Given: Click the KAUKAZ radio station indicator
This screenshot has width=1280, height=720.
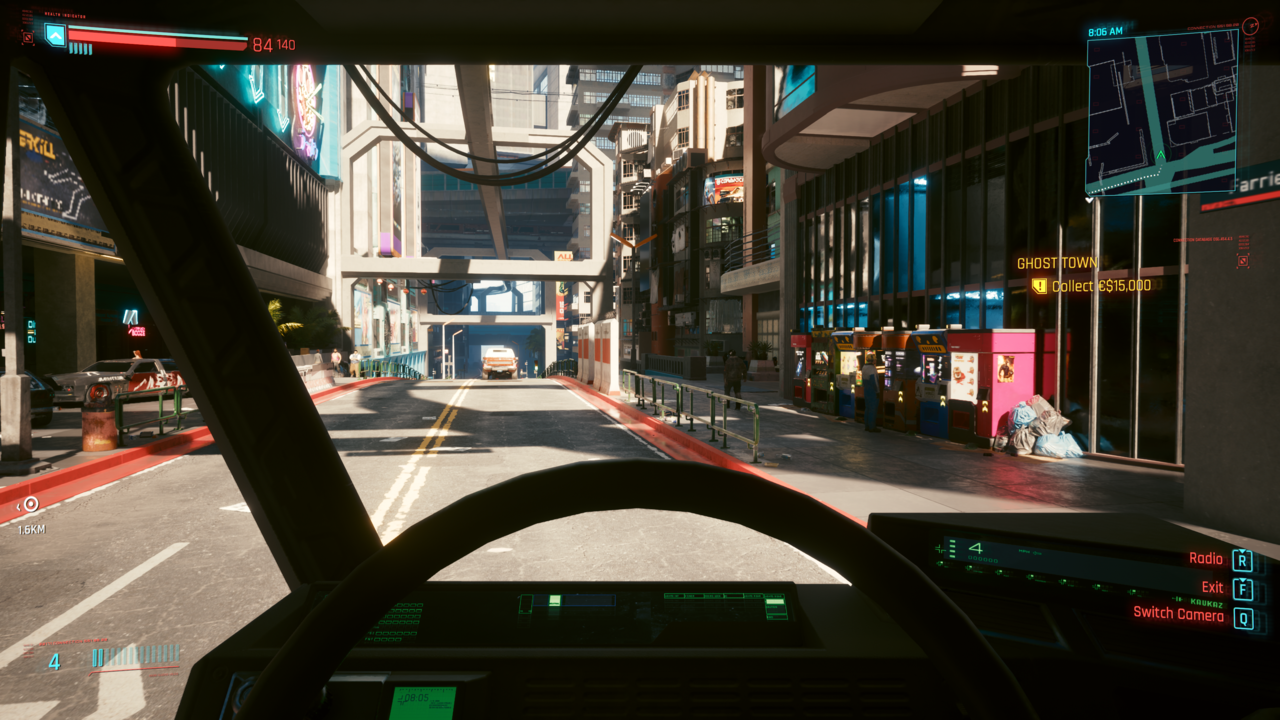Looking at the screenshot, I should [x=1206, y=604].
